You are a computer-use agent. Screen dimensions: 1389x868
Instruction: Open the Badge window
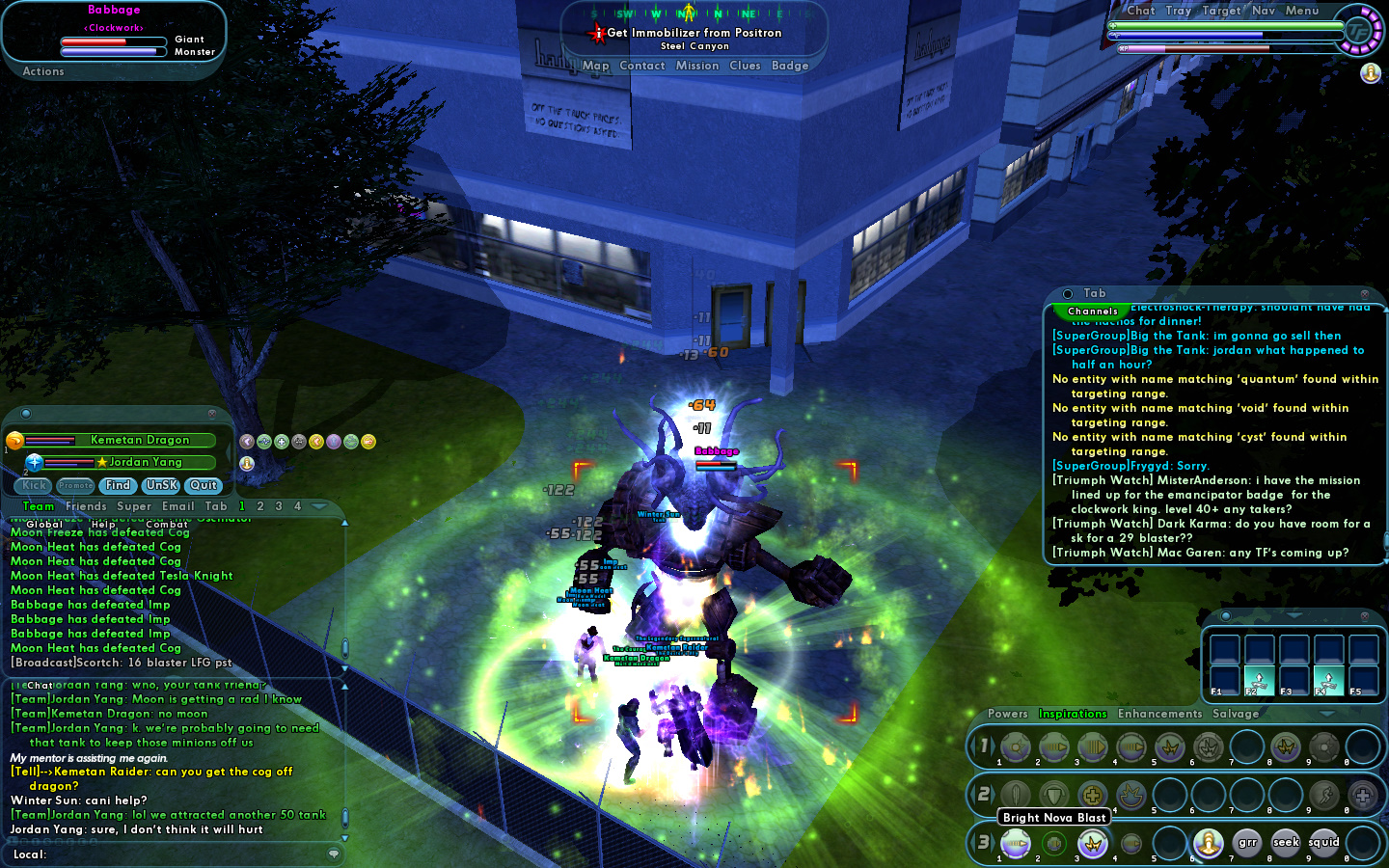[x=790, y=66]
